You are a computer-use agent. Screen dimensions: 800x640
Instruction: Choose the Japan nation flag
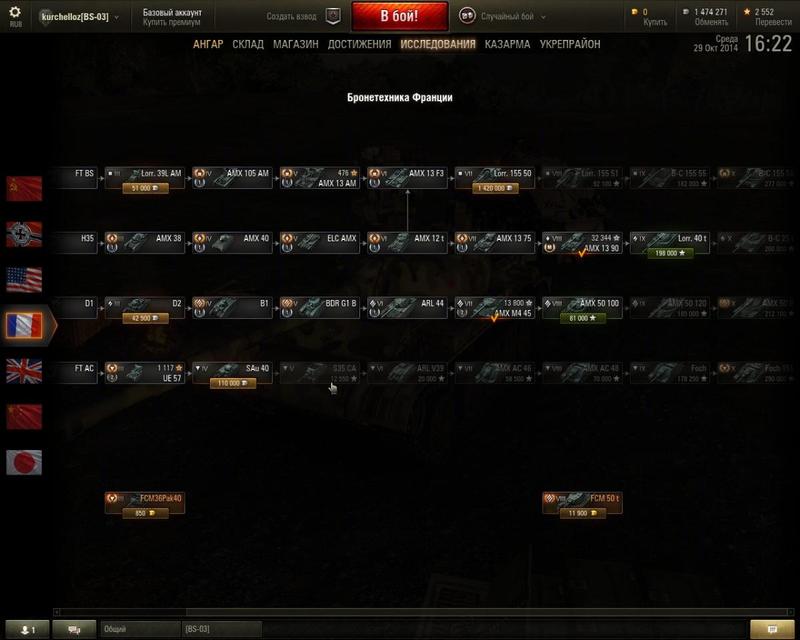24,462
